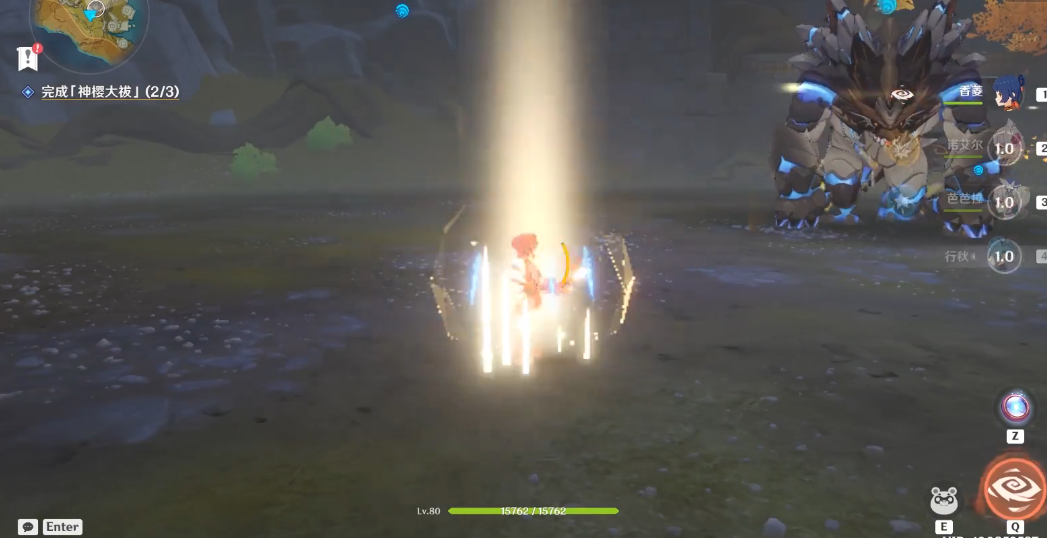Open the quest journal flag icon
The image size is (1047, 538).
point(27,58)
